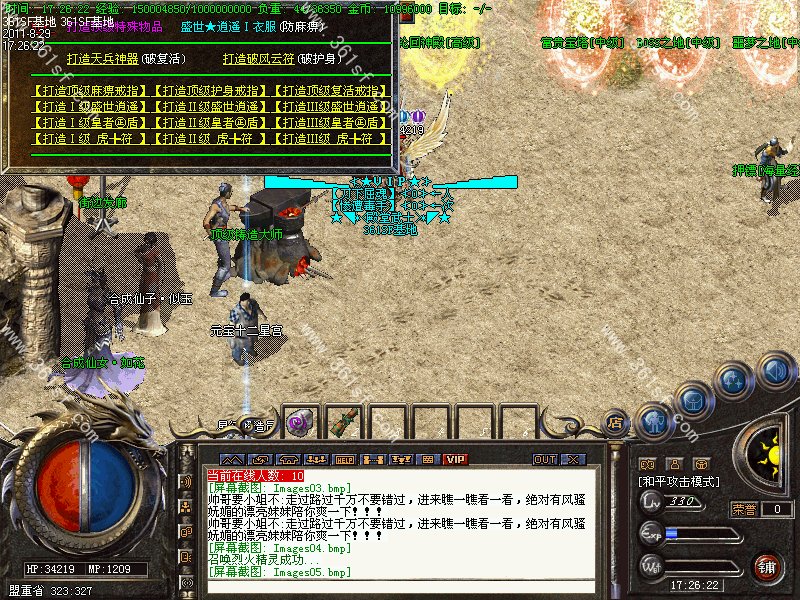
Task: Click the OUT button above chat
Action: 544,459
